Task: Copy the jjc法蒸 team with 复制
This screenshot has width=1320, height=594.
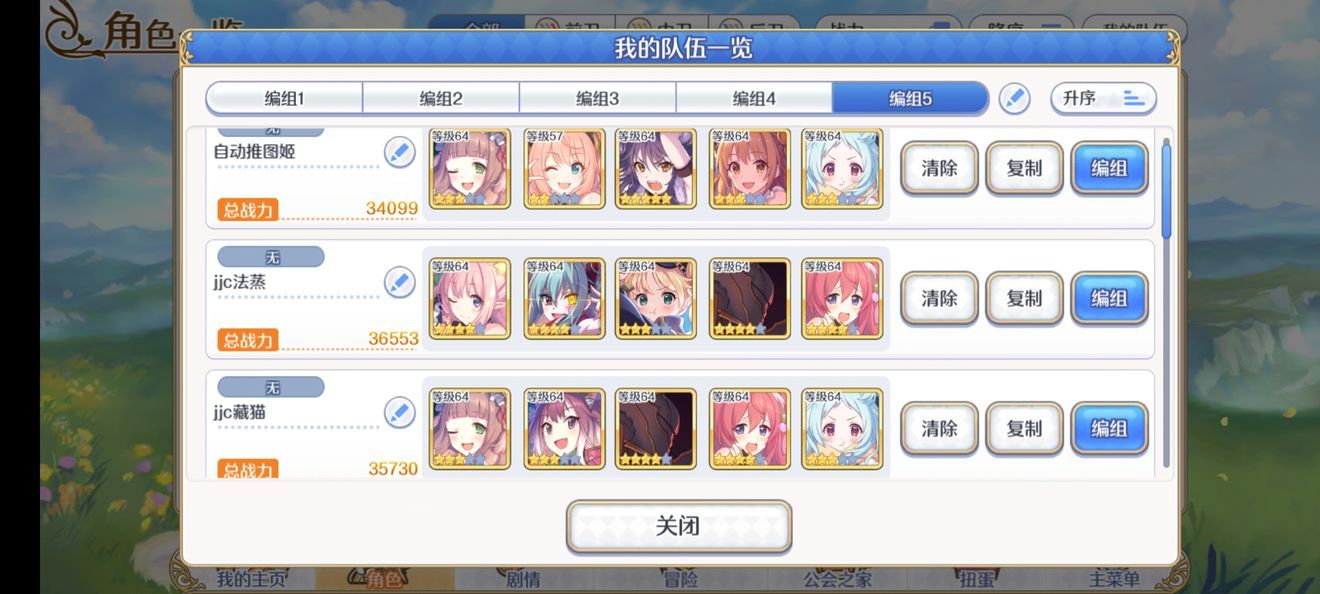Action: click(x=1024, y=298)
